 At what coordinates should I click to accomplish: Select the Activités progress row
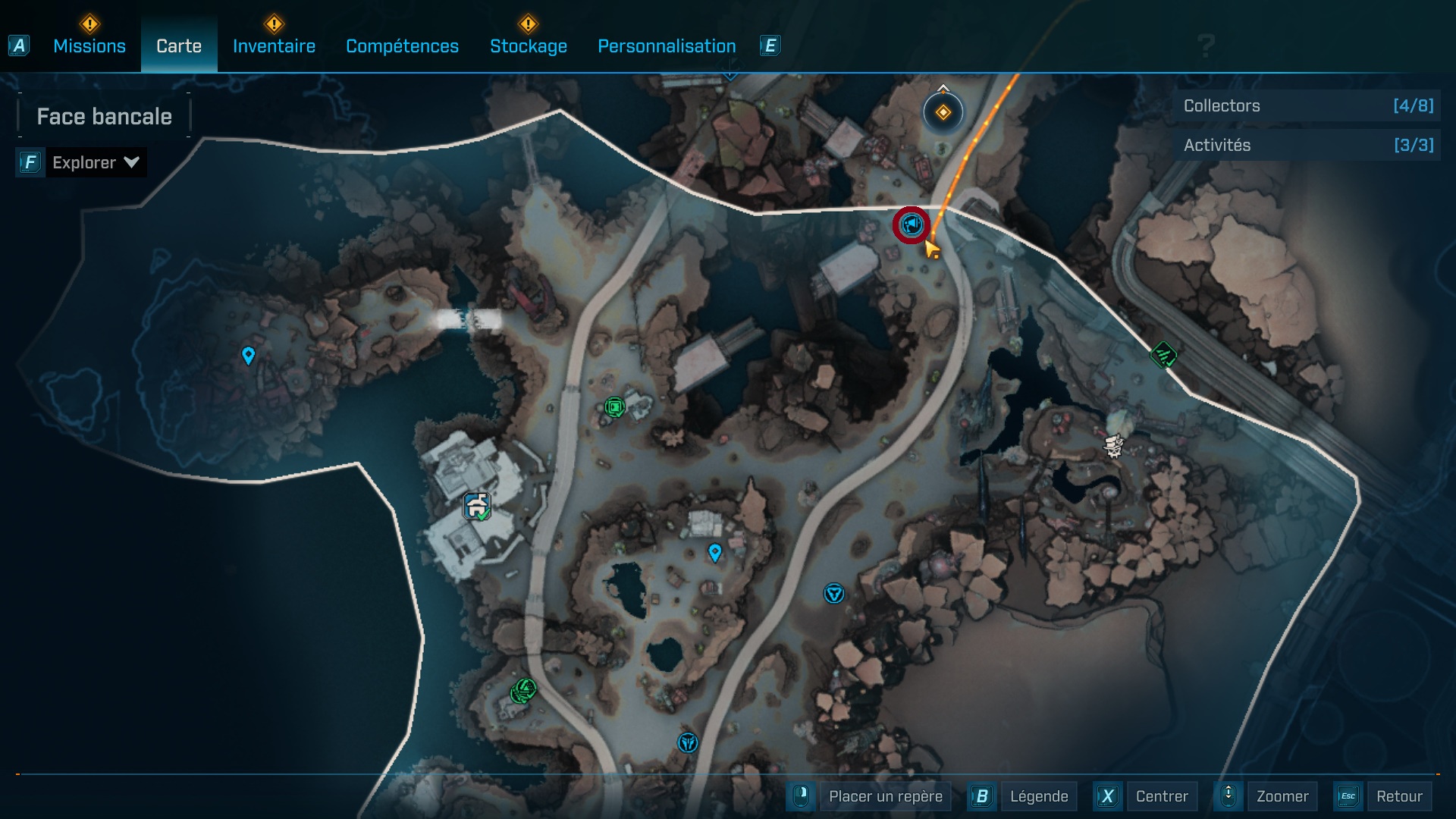pos(1307,146)
